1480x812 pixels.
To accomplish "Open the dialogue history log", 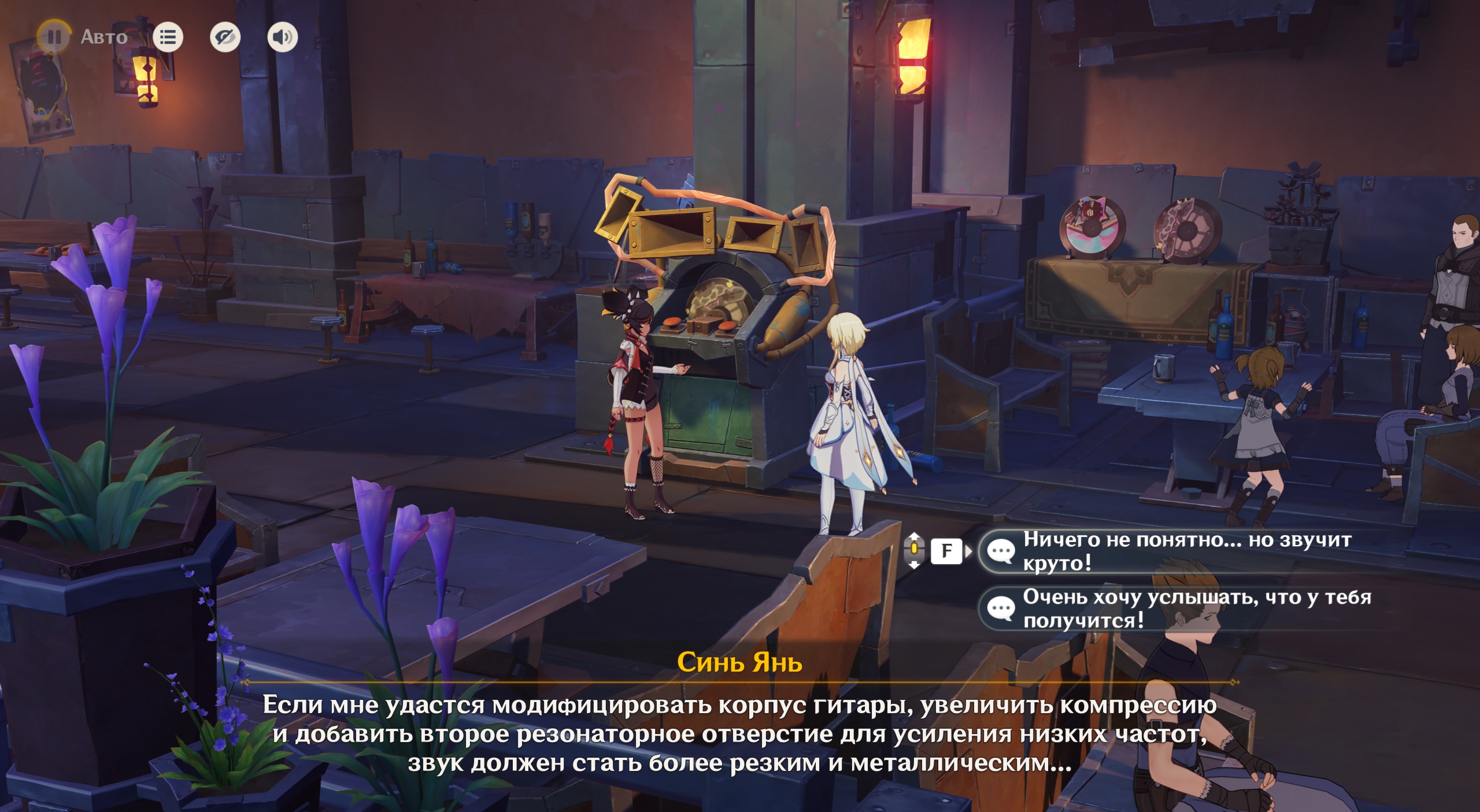I will tap(168, 38).
